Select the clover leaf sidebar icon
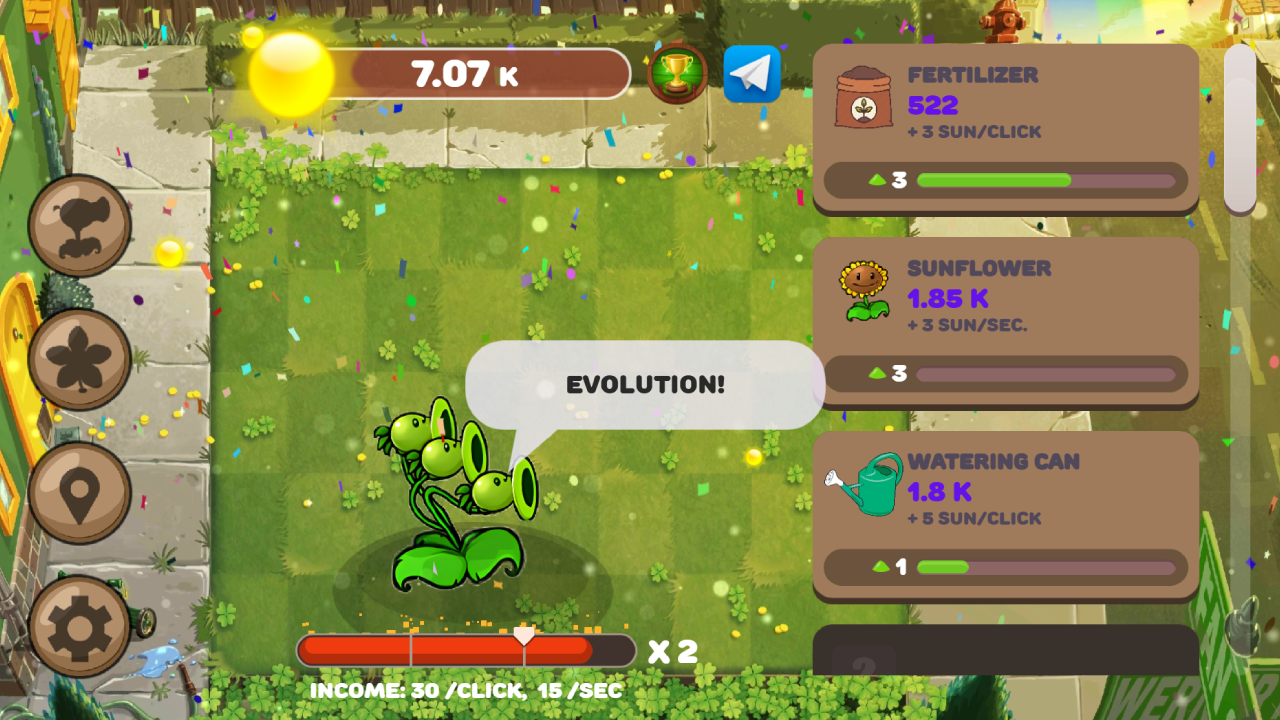1280x720 pixels. click(79, 358)
